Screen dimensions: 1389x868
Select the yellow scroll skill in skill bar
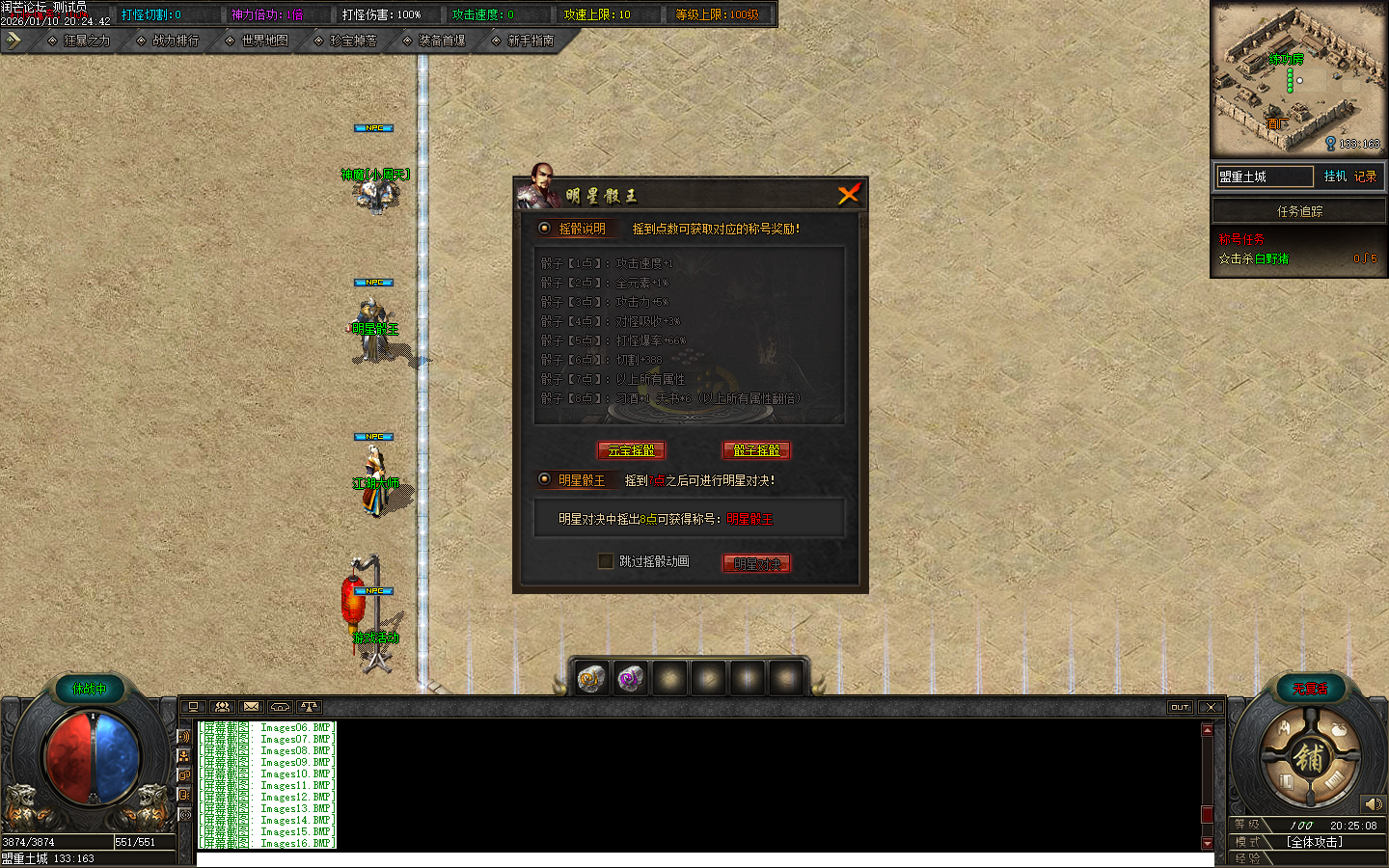(591, 678)
